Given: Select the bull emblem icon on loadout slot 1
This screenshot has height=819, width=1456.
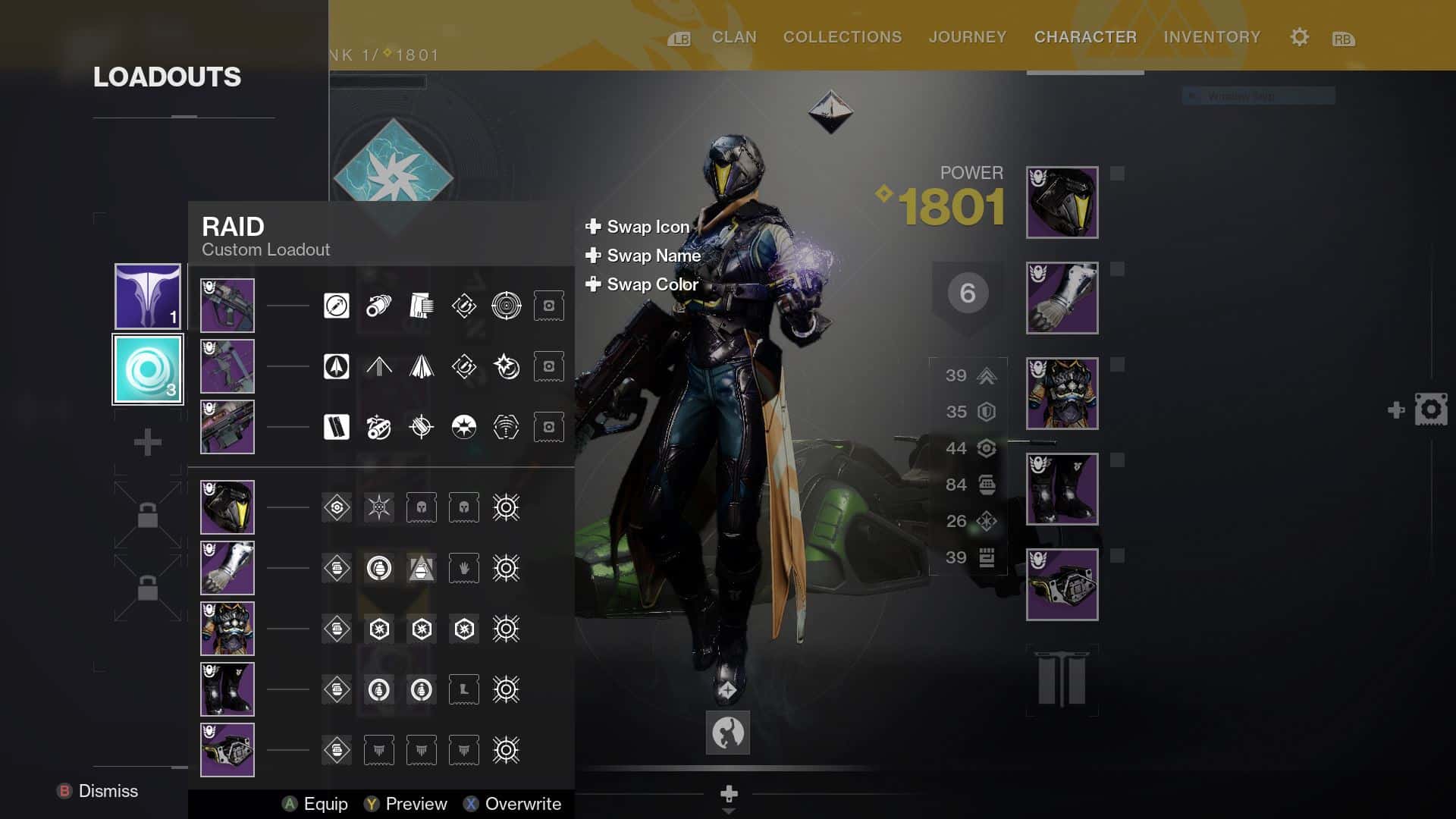Looking at the screenshot, I should pyautogui.click(x=147, y=297).
